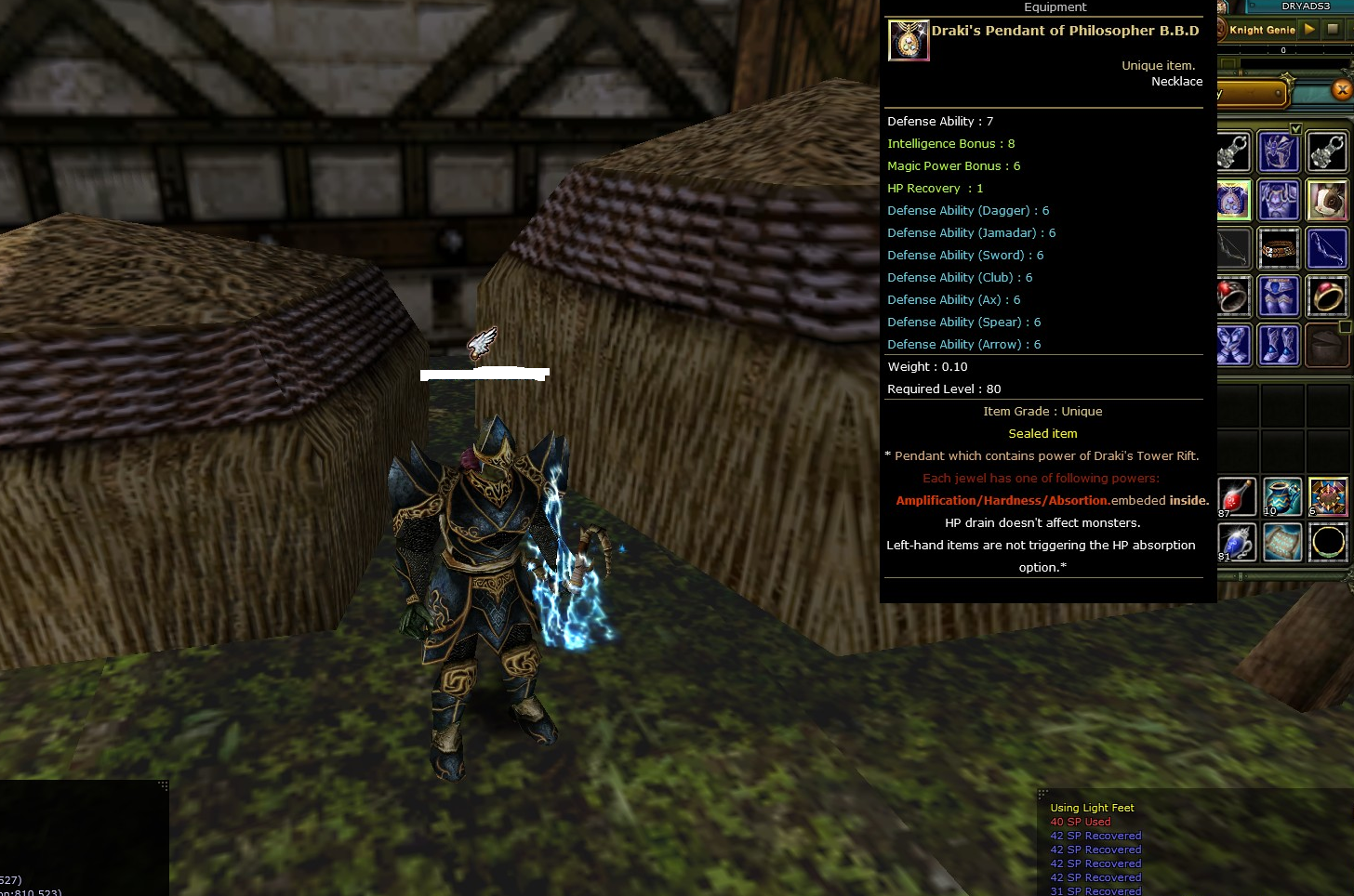Image resolution: width=1354 pixels, height=896 pixels.
Task: Toggle the small checkbox on the bag slot
Action: [1344, 328]
